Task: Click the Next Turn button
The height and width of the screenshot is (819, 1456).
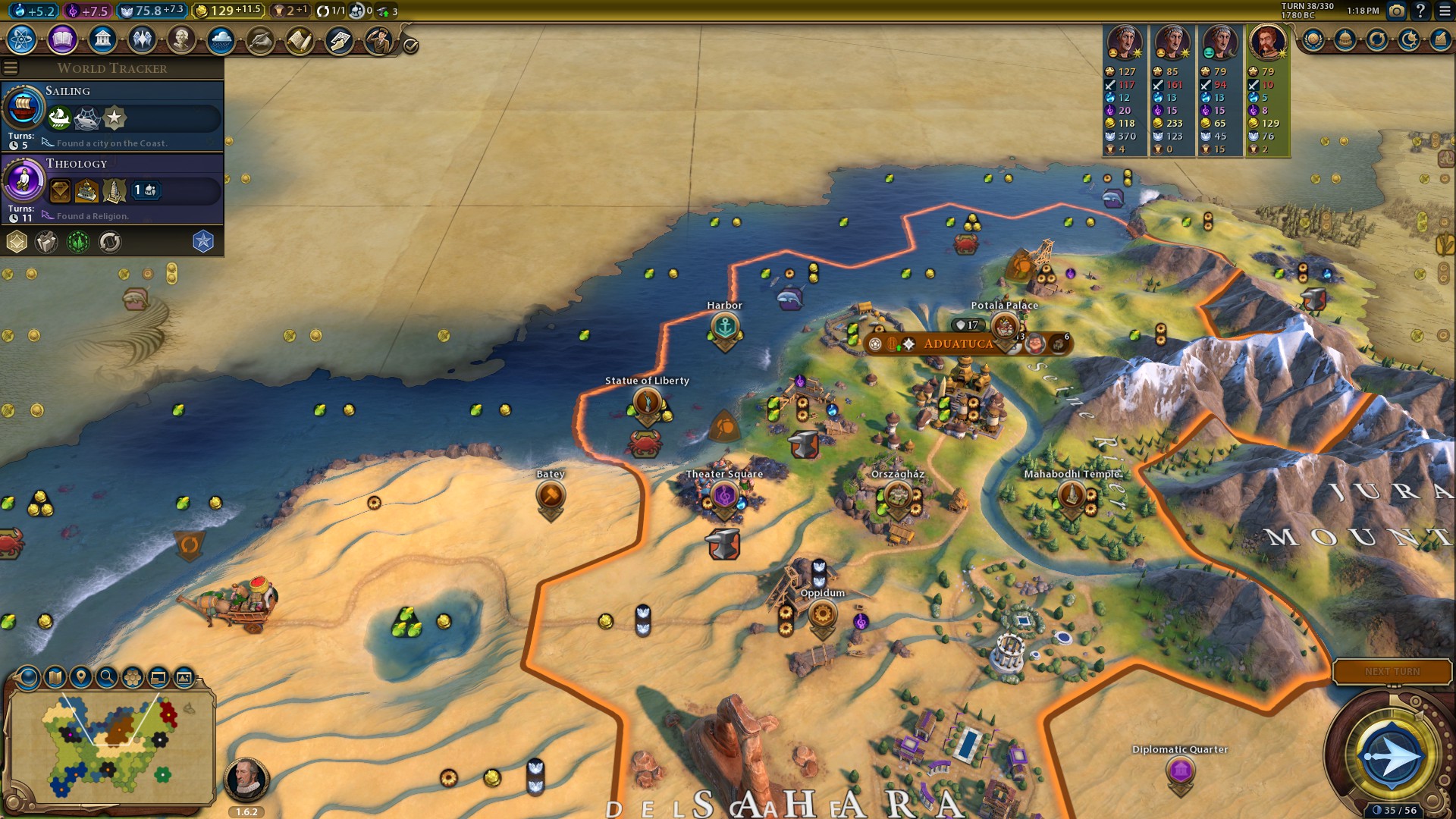Action: [1392, 672]
